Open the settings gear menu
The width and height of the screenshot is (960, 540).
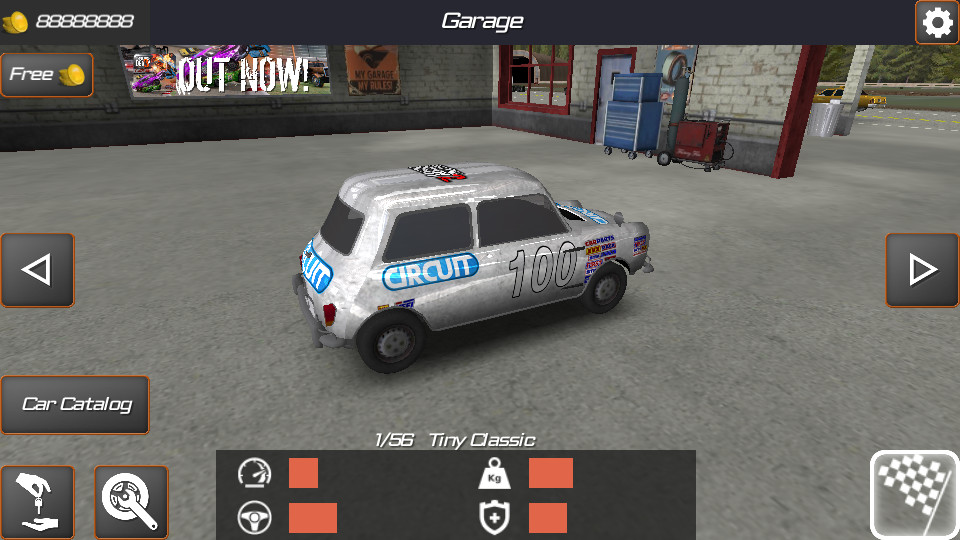(x=937, y=22)
